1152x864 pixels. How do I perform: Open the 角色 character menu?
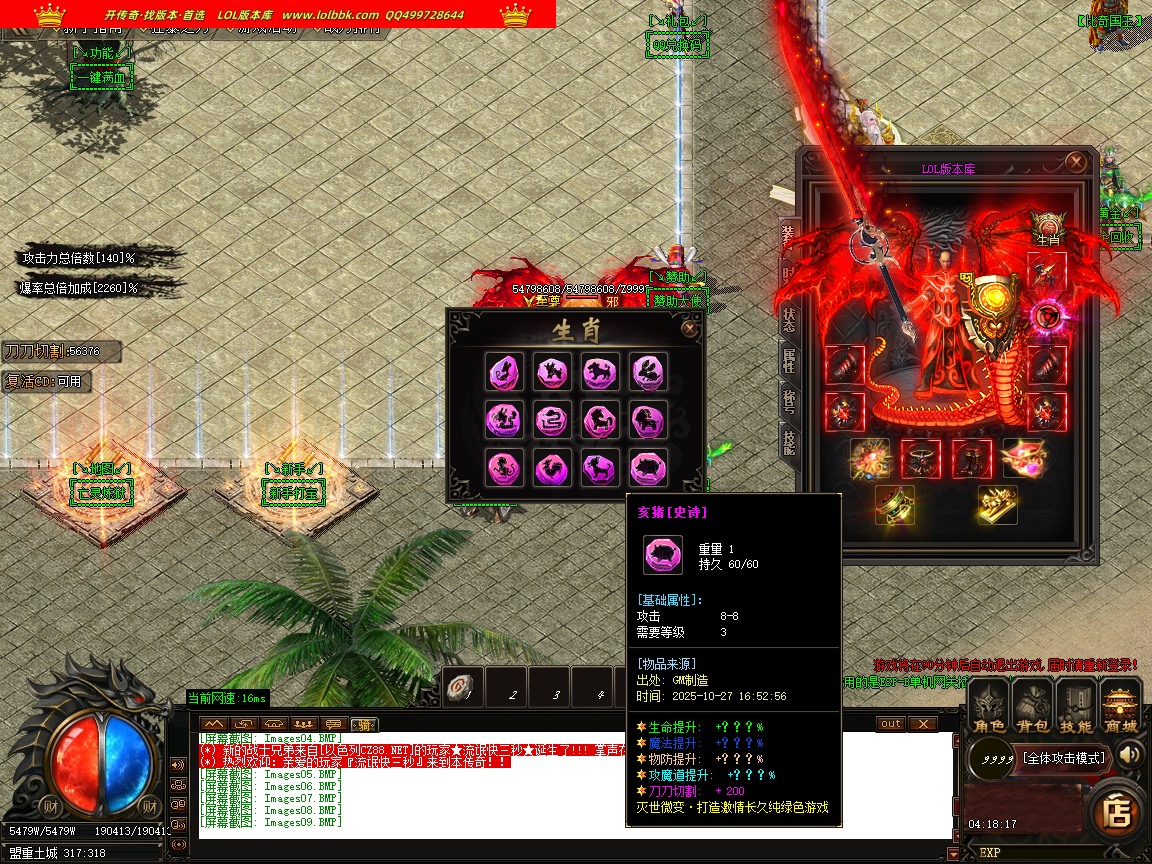(989, 707)
